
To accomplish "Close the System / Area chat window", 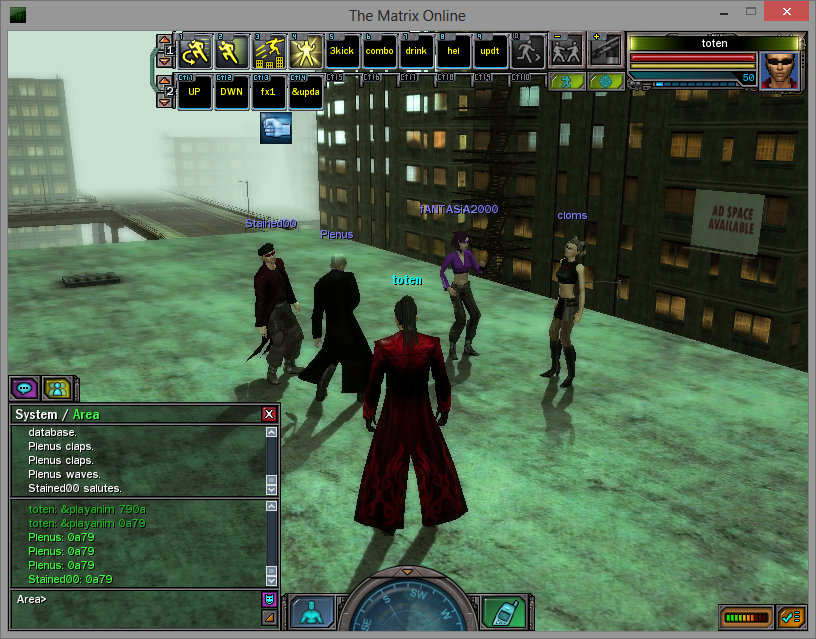I will click(x=268, y=414).
